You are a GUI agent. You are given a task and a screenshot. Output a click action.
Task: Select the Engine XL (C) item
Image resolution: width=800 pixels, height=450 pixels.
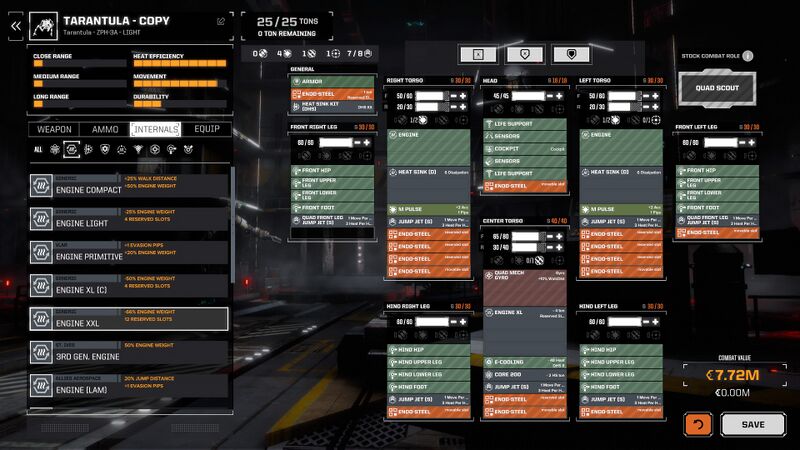click(x=128, y=285)
